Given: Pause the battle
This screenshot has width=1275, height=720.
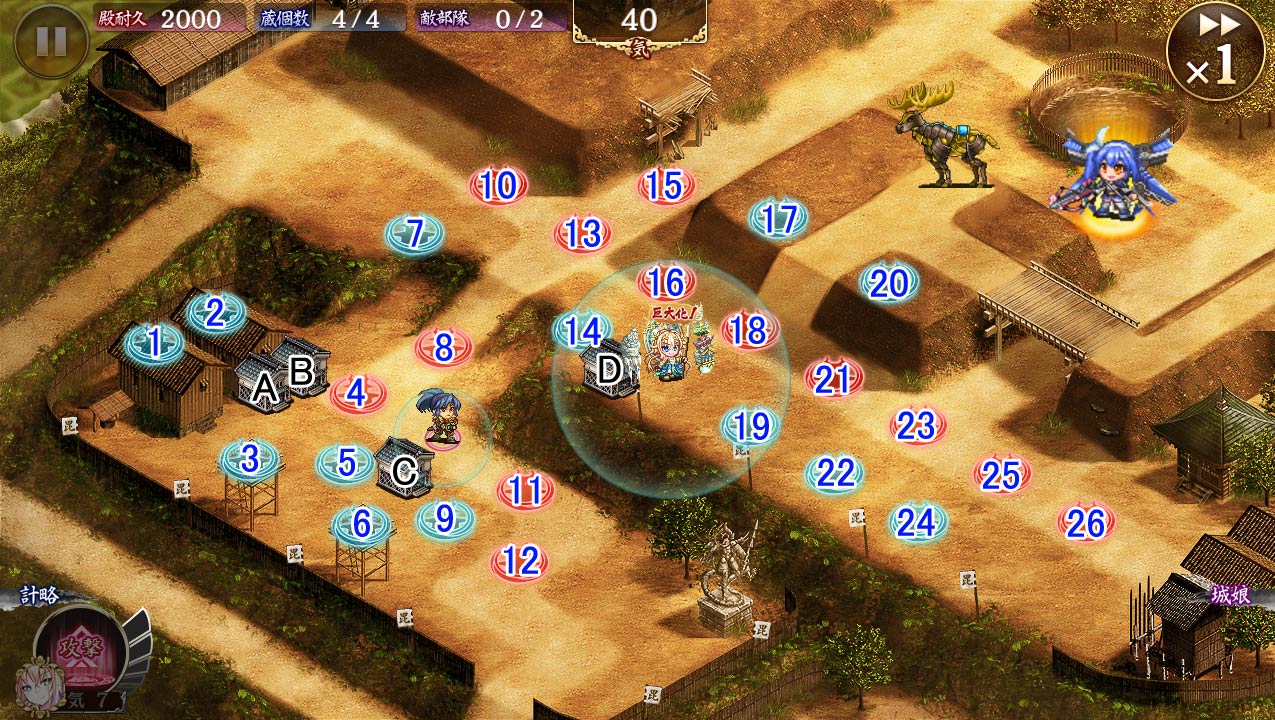Looking at the screenshot, I should [x=51, y=40].
